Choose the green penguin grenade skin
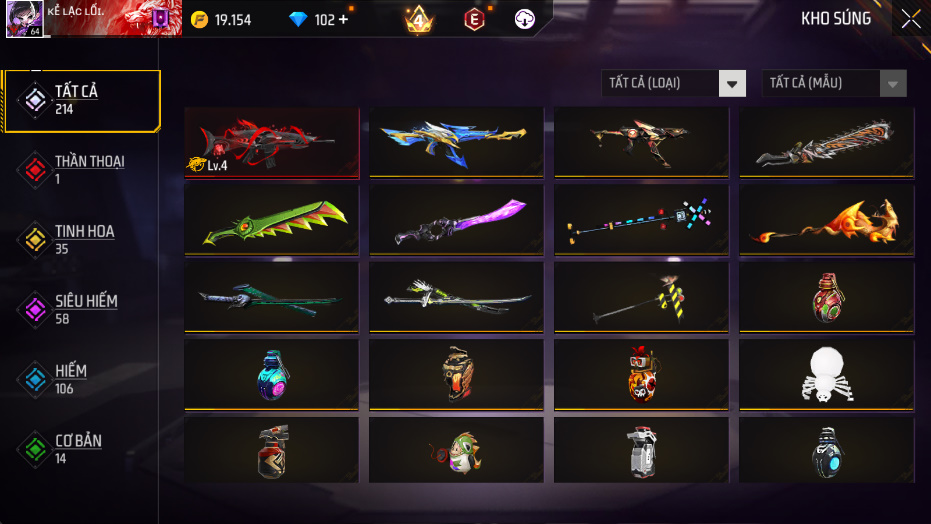The image size is (931, 524). pos(456,452)
